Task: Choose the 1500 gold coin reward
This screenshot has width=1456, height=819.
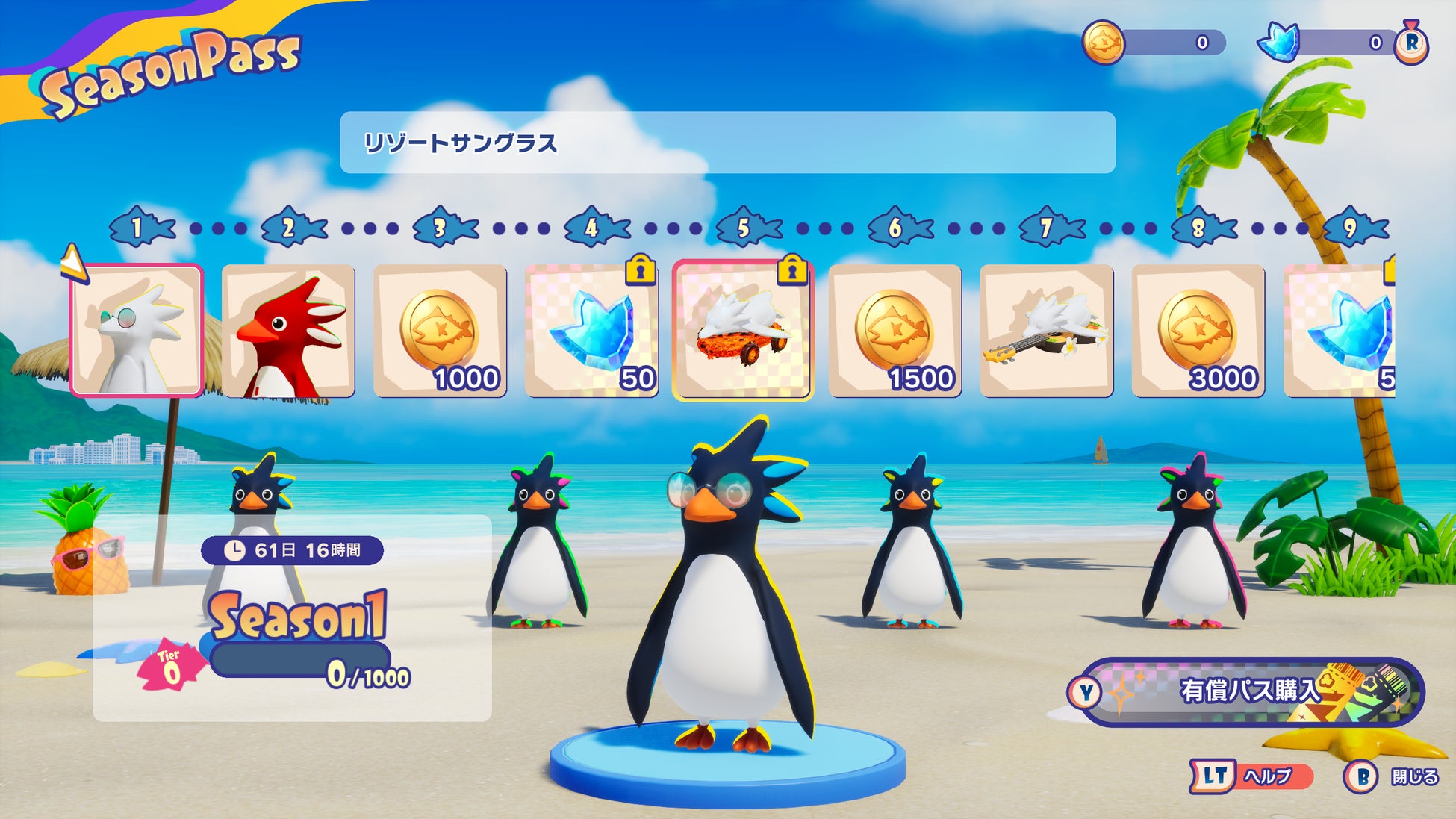Action: 895,330
